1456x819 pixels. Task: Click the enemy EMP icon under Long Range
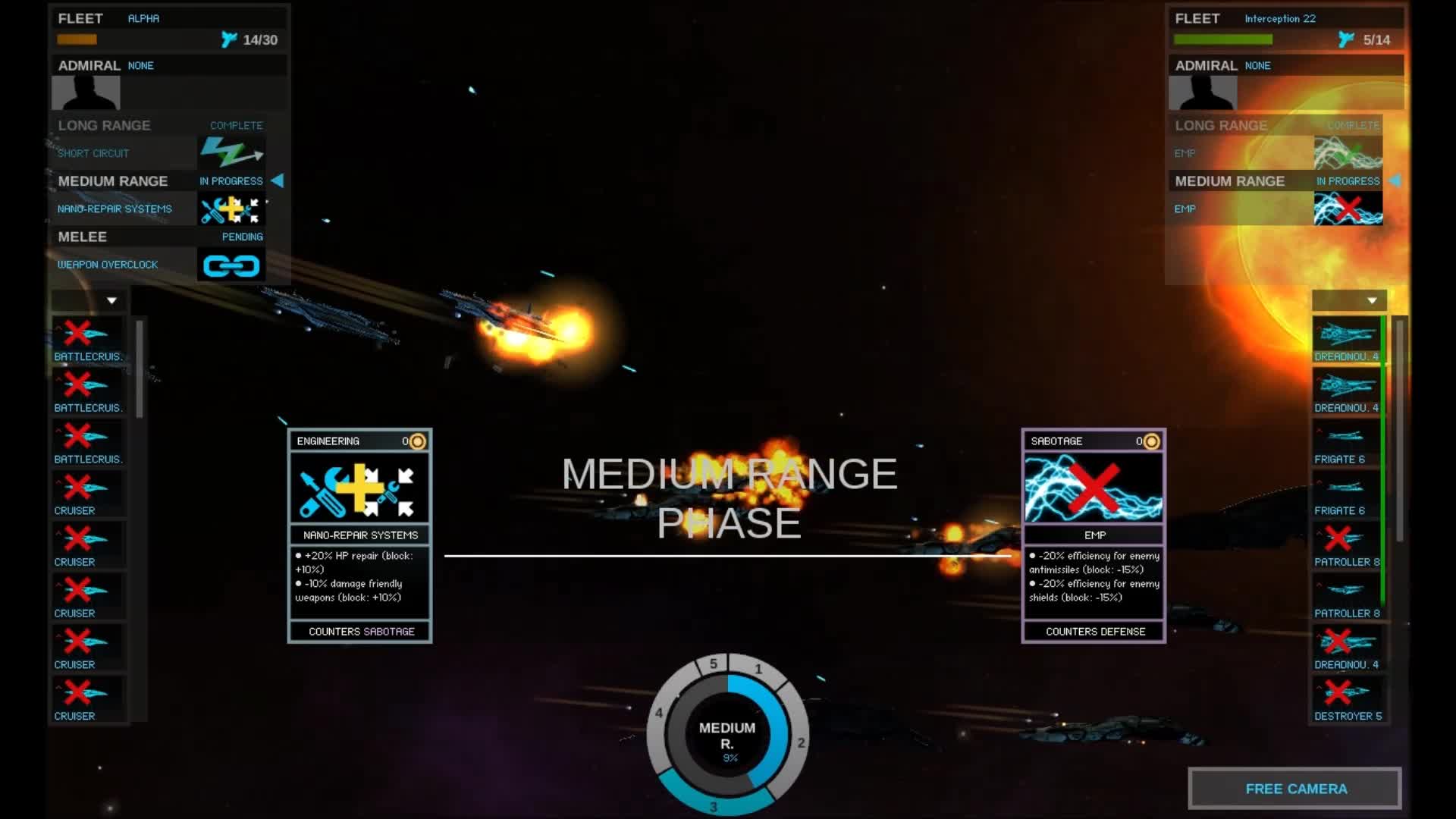[x=1348, y=152]
